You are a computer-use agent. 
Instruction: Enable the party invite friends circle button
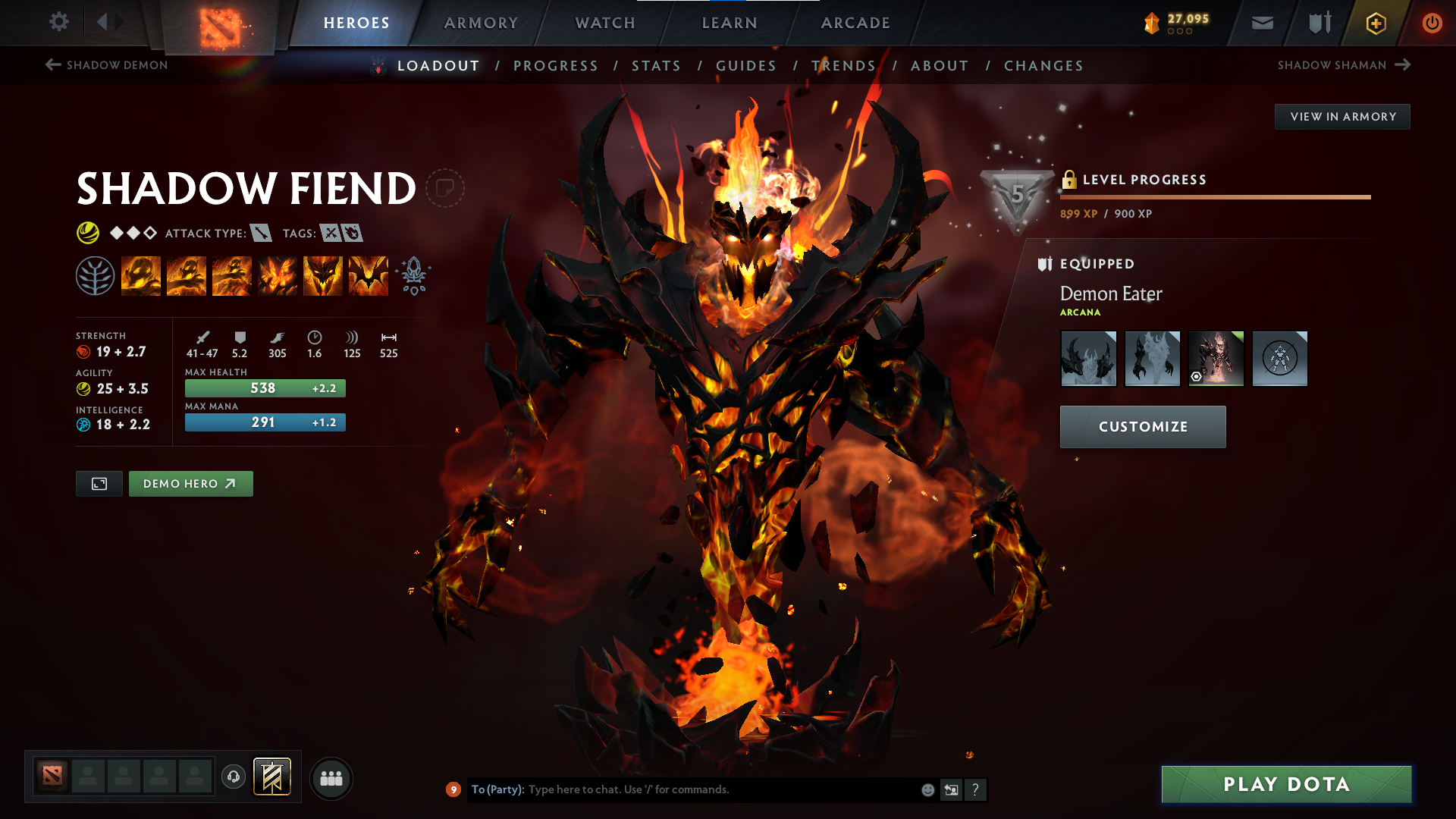pos(331,778)
